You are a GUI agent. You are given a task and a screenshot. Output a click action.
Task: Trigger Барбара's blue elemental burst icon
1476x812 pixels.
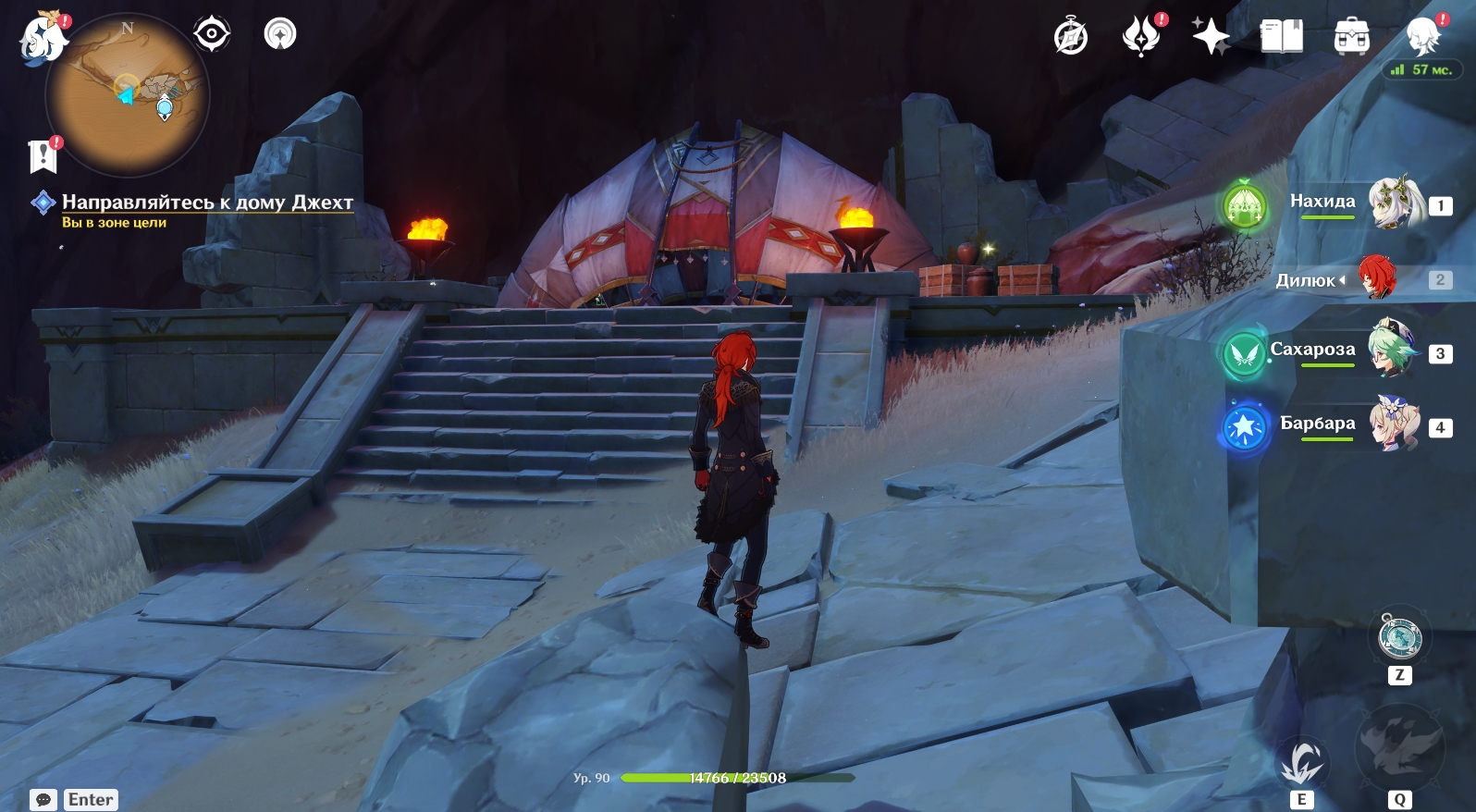[1245, 427]
